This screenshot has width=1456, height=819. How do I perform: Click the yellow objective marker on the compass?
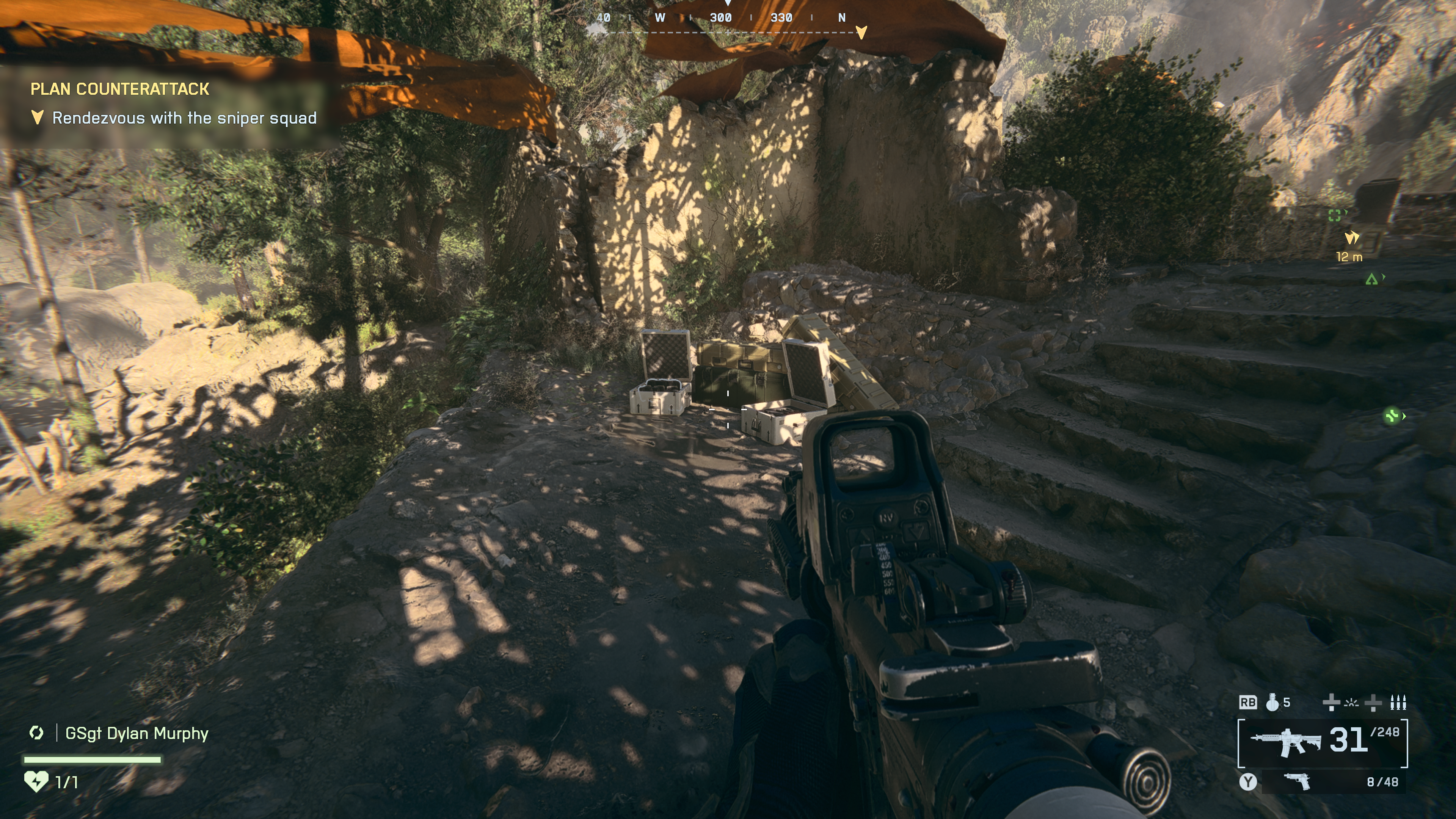(861, 32)
